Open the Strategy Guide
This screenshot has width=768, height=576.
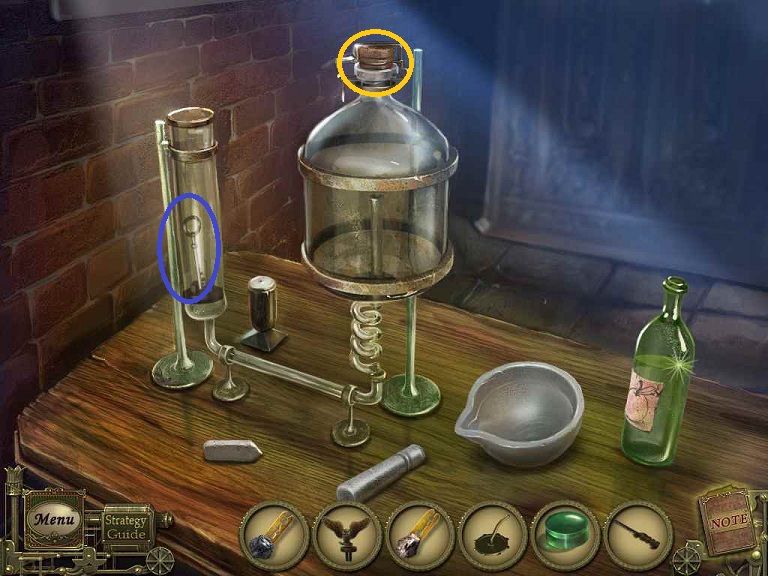coord(126,526)
